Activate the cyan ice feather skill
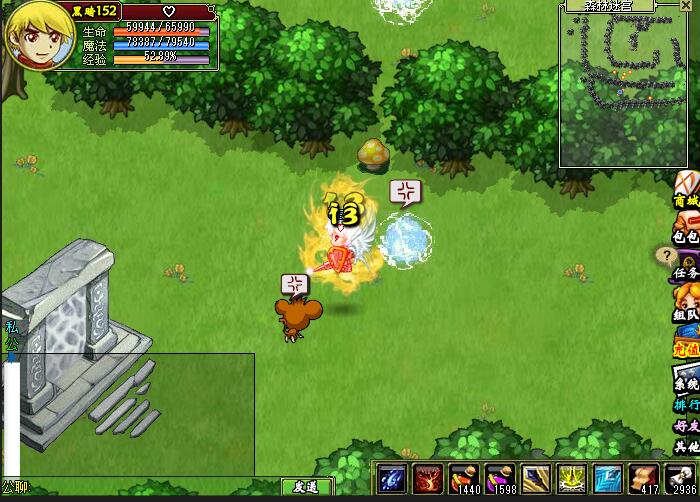This screenshot has width=700, height=502. [x=607, y=478]
